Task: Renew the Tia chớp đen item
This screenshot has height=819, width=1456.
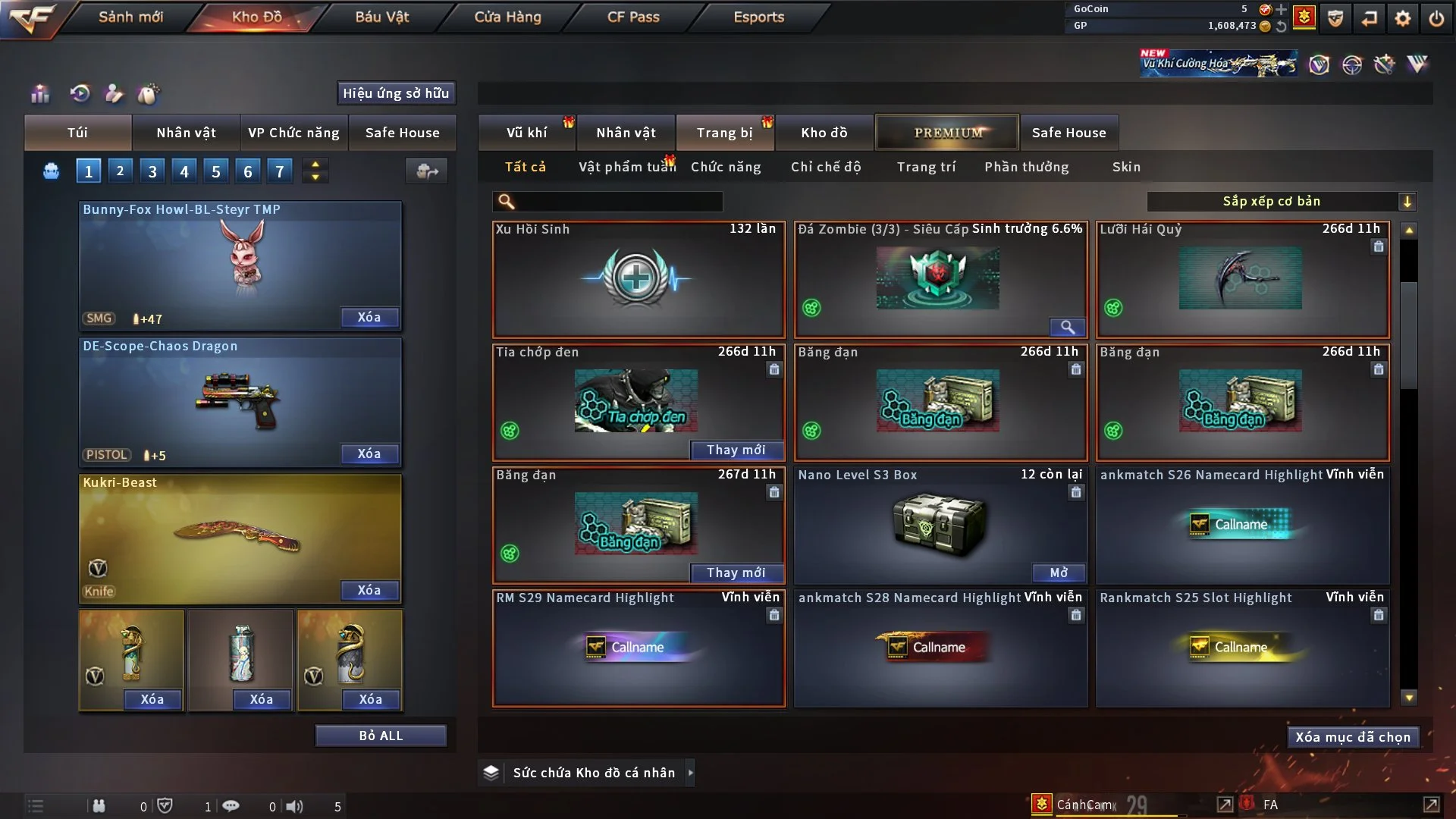Action: (736, 450)
